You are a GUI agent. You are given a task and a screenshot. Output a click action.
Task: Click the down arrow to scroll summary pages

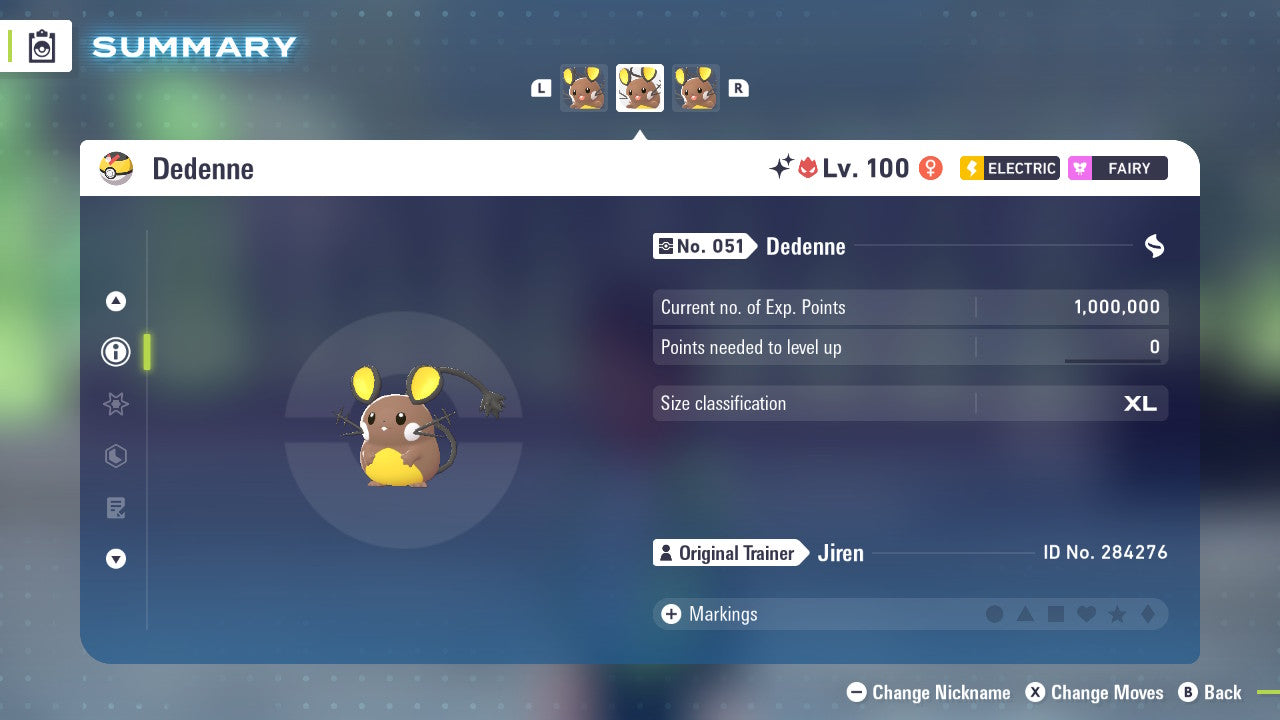115,559
